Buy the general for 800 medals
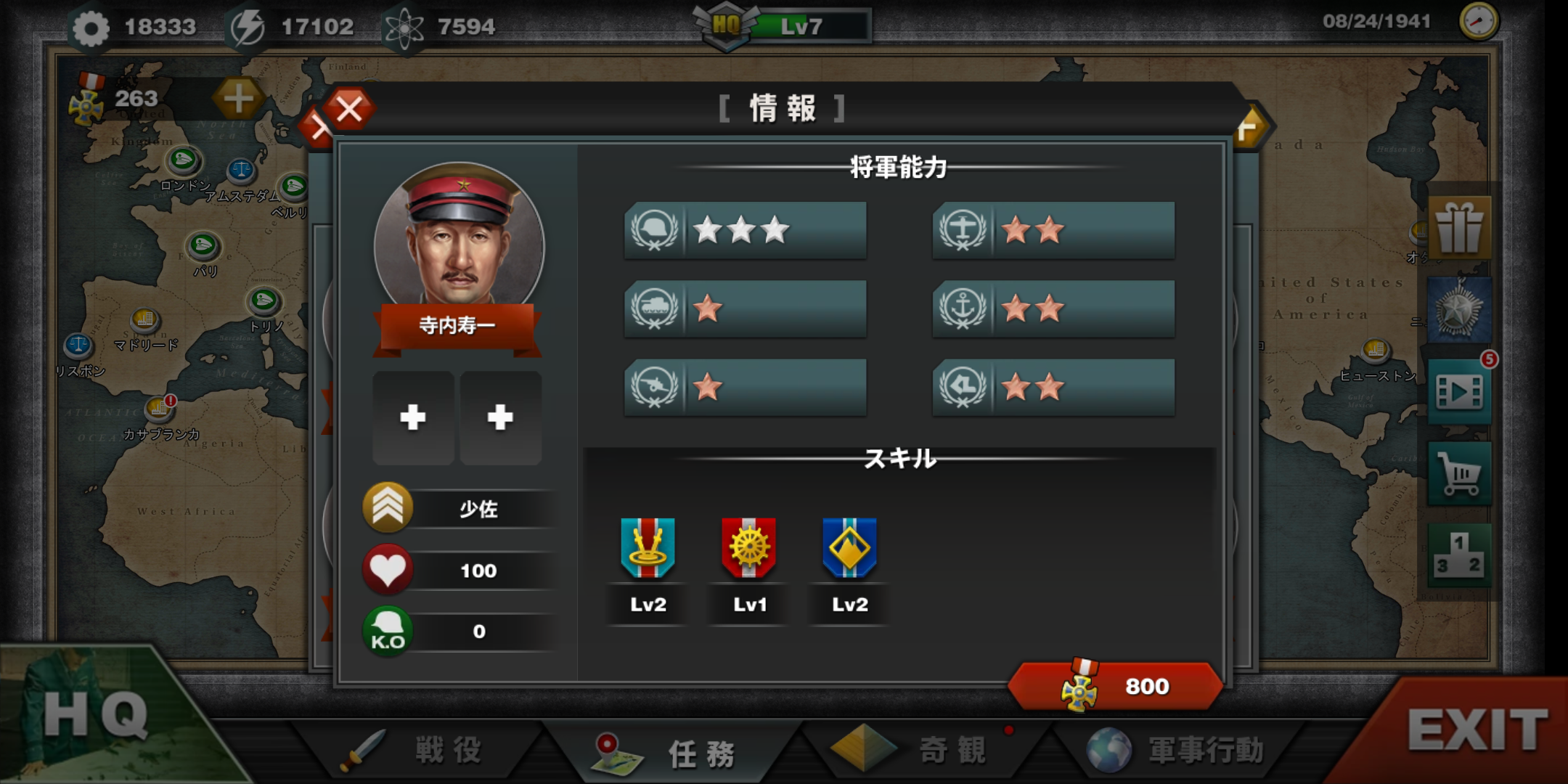 pos(1116,686)
